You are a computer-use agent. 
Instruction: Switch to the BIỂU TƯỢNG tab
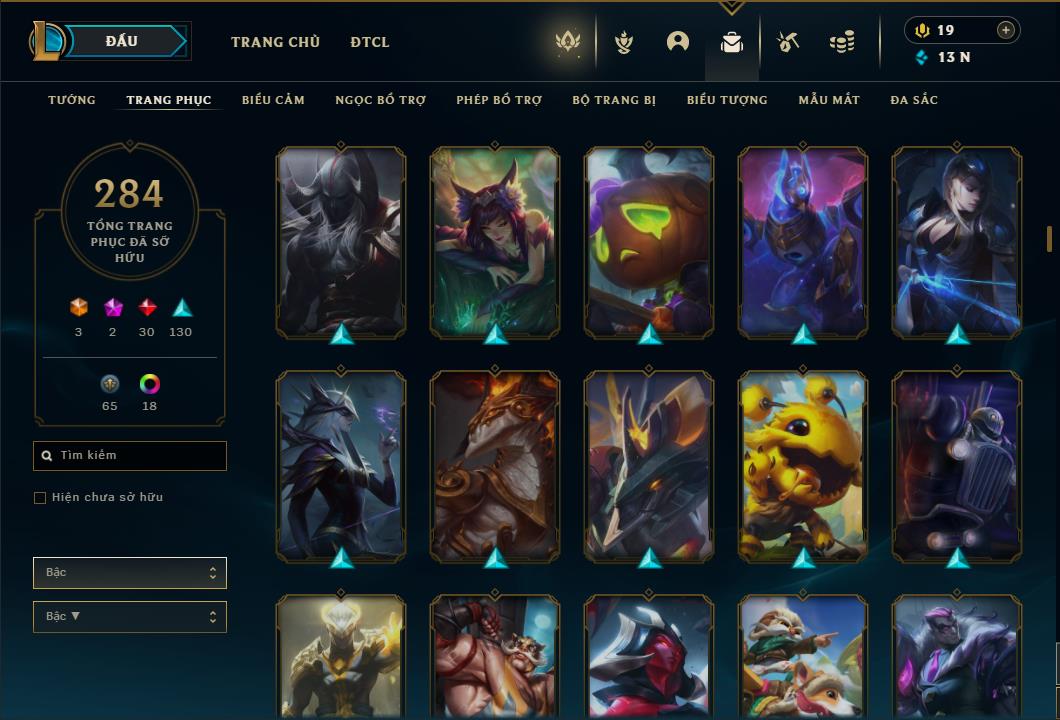click(x=727, y=100)
